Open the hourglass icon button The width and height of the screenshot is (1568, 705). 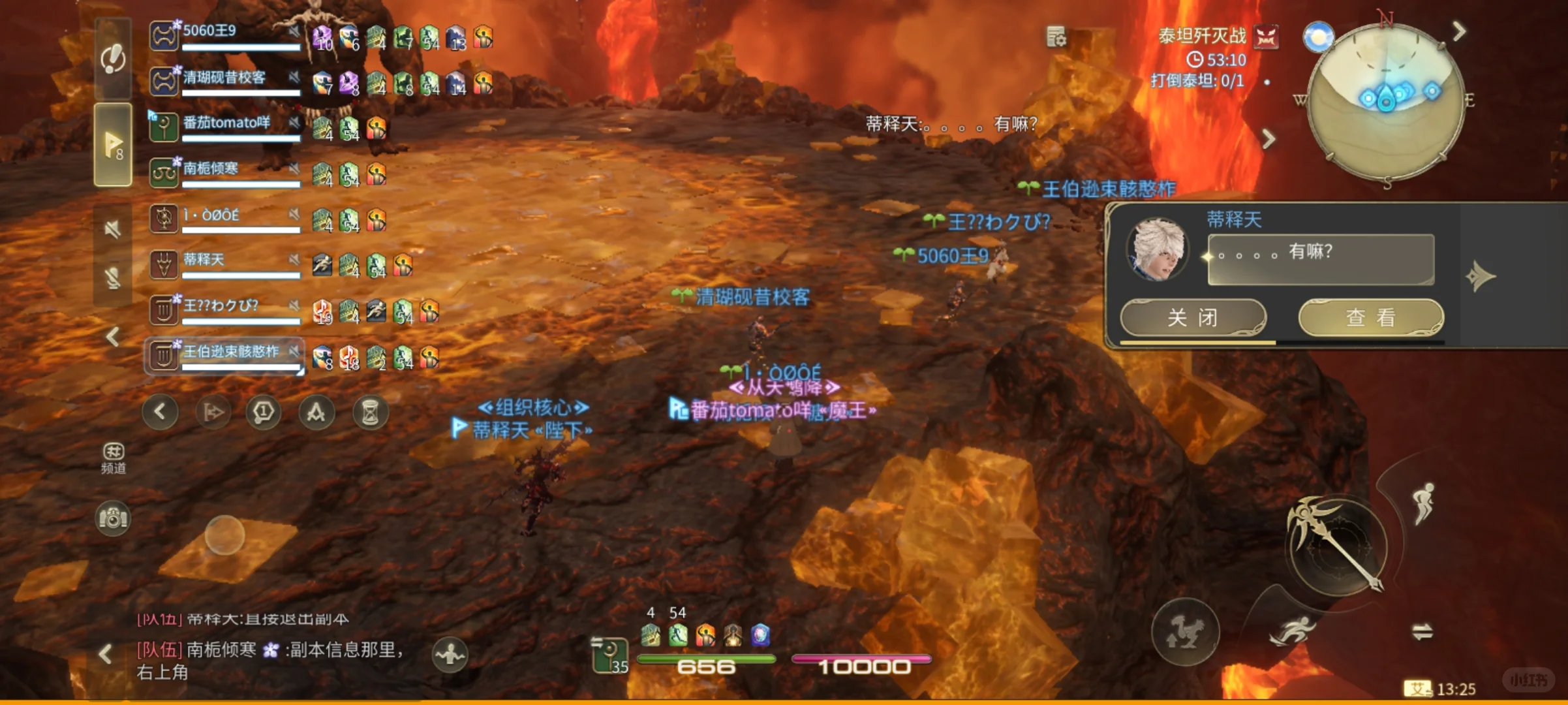pyautogui.click(x=370, y=413)
